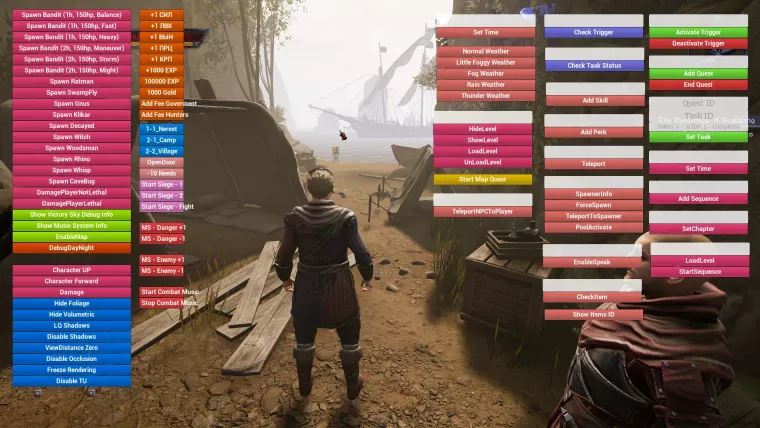Hide foliage with the Hide Foliage button
Image resolution: width=760 pixels, height=428 pixels.
coord(71,303)
